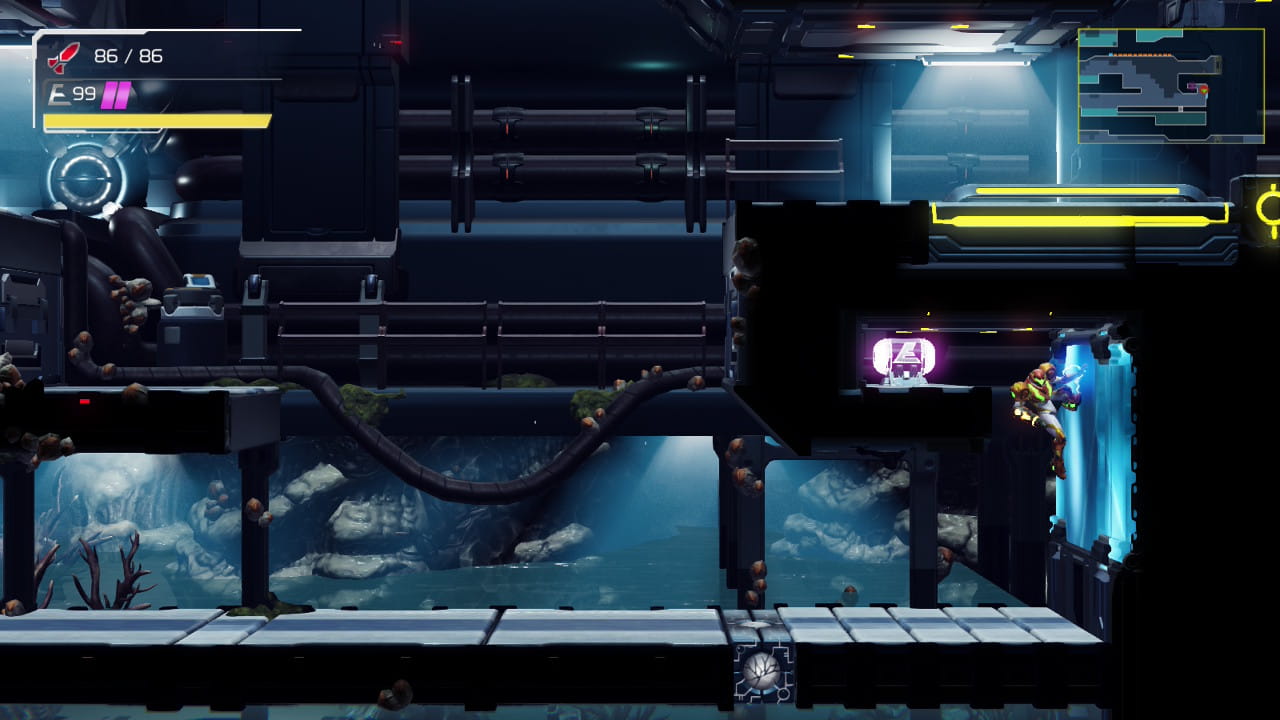Viewport: 1280px width, 720px height.
Task: Click the green checkpoint marker on the minimap
Action: click(1203, 91)
